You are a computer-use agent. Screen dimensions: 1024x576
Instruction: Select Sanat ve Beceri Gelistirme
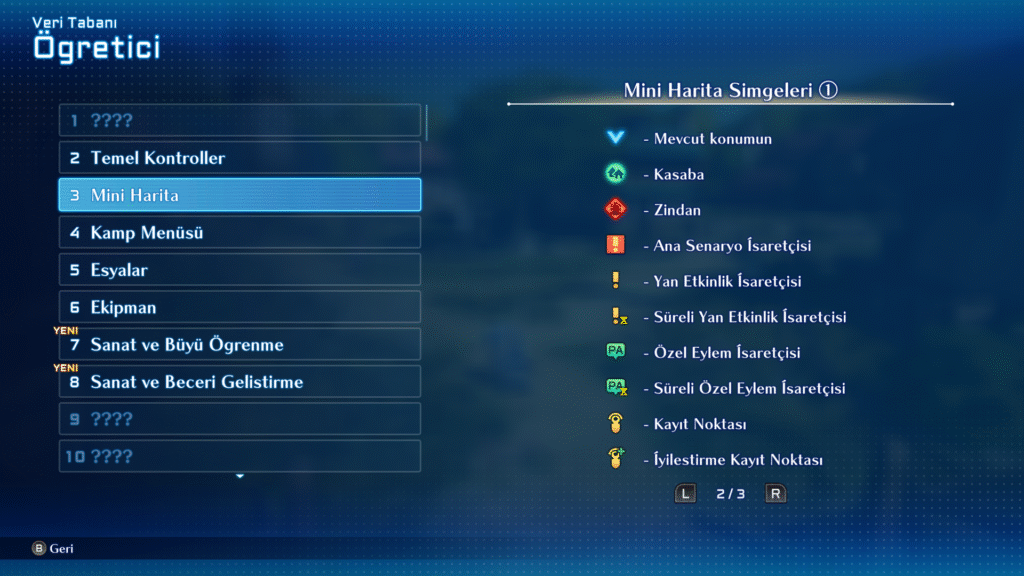[240, 382]
